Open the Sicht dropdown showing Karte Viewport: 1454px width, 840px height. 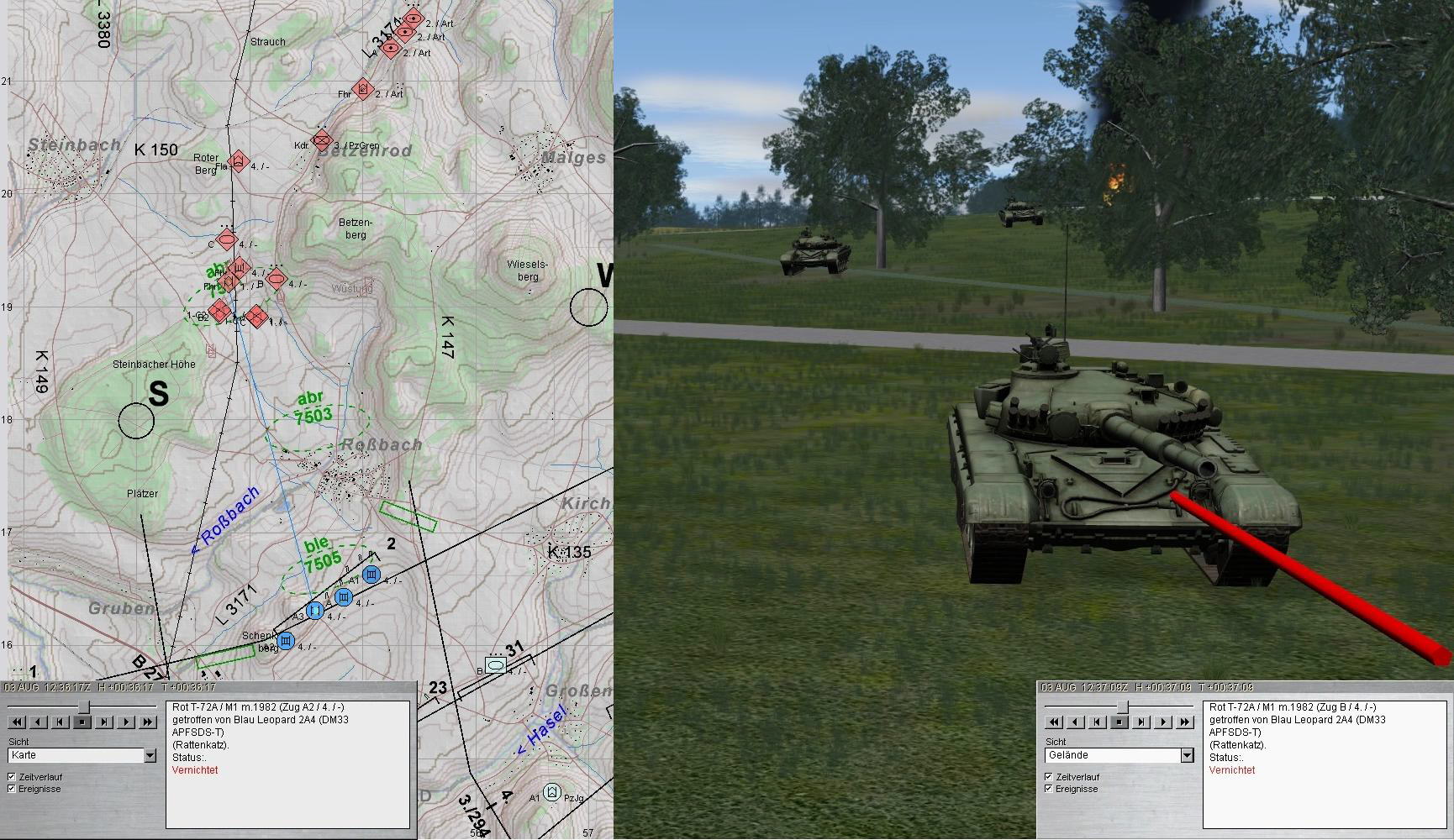click(x=150, y=756)
